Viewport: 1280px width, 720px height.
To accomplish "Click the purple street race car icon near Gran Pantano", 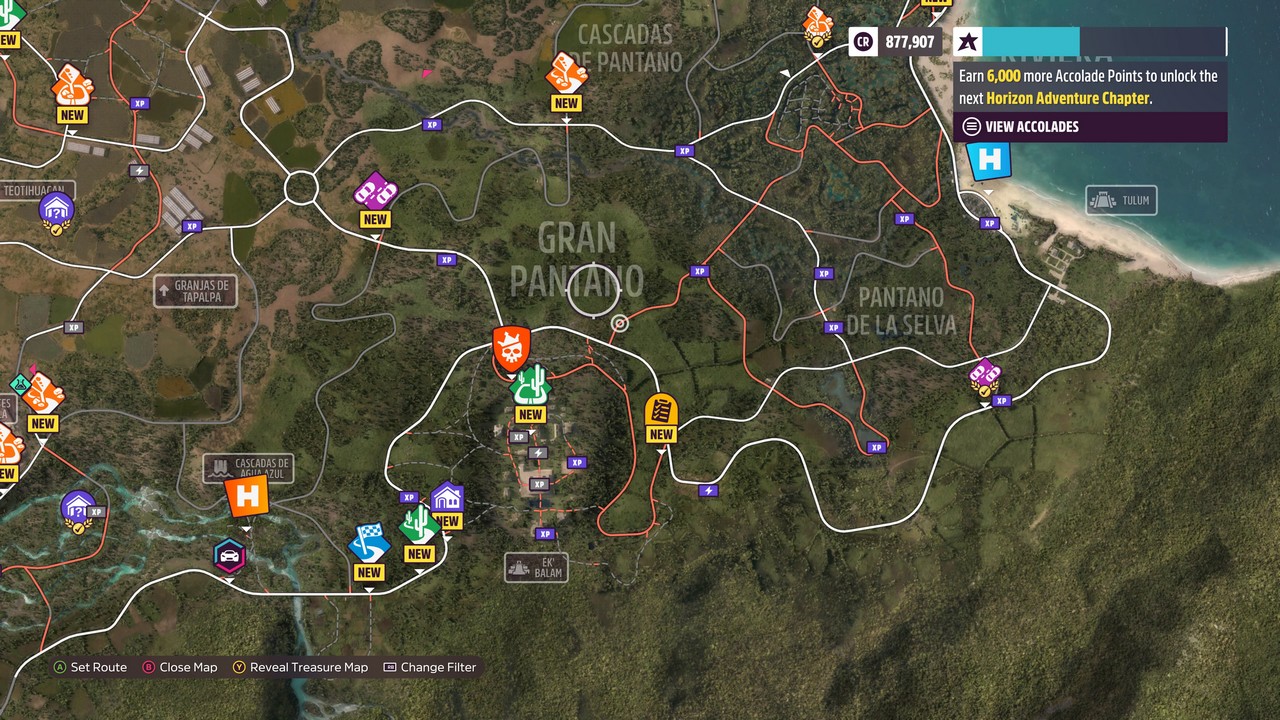I will (x=377, y=190).
